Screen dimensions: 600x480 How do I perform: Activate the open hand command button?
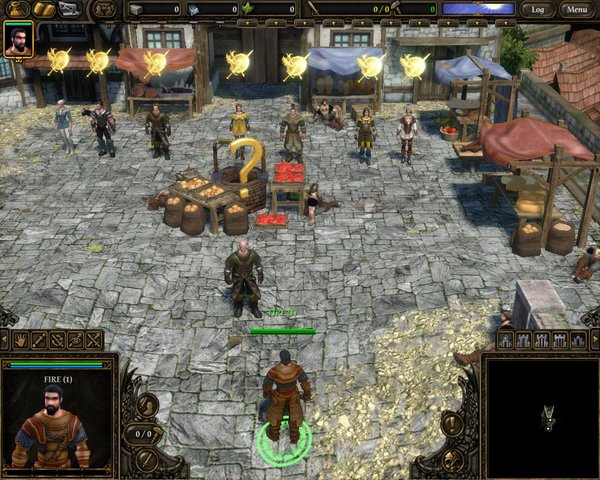click(x=19, y=340)
